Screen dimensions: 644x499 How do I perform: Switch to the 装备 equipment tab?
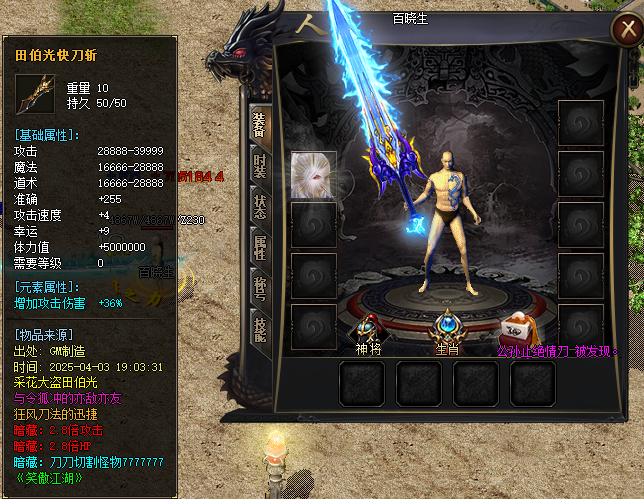(x=258, y=123)
